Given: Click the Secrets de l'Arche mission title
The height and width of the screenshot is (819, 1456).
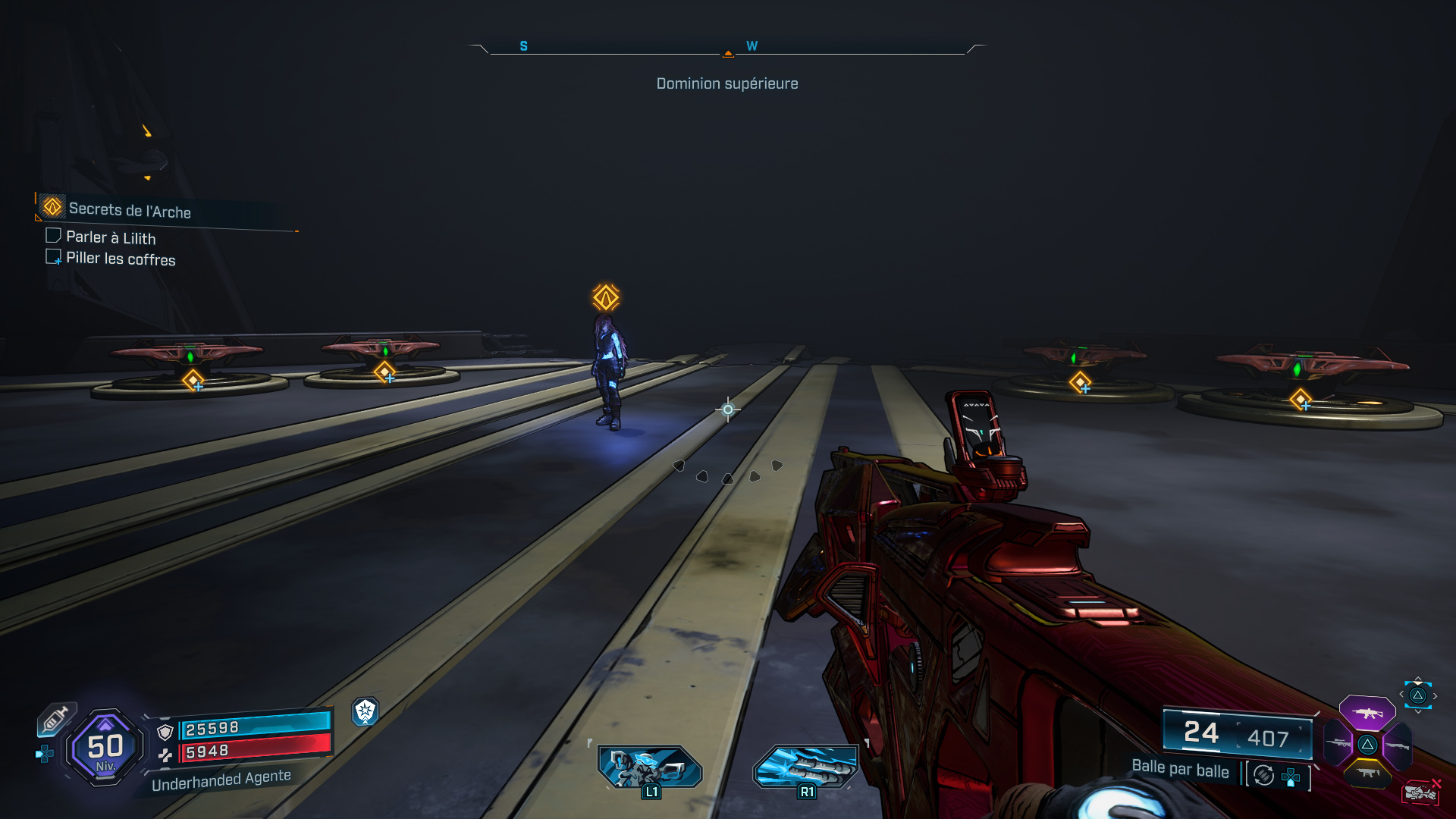Looking at the screenshot, I should click(x=130, y=212).
